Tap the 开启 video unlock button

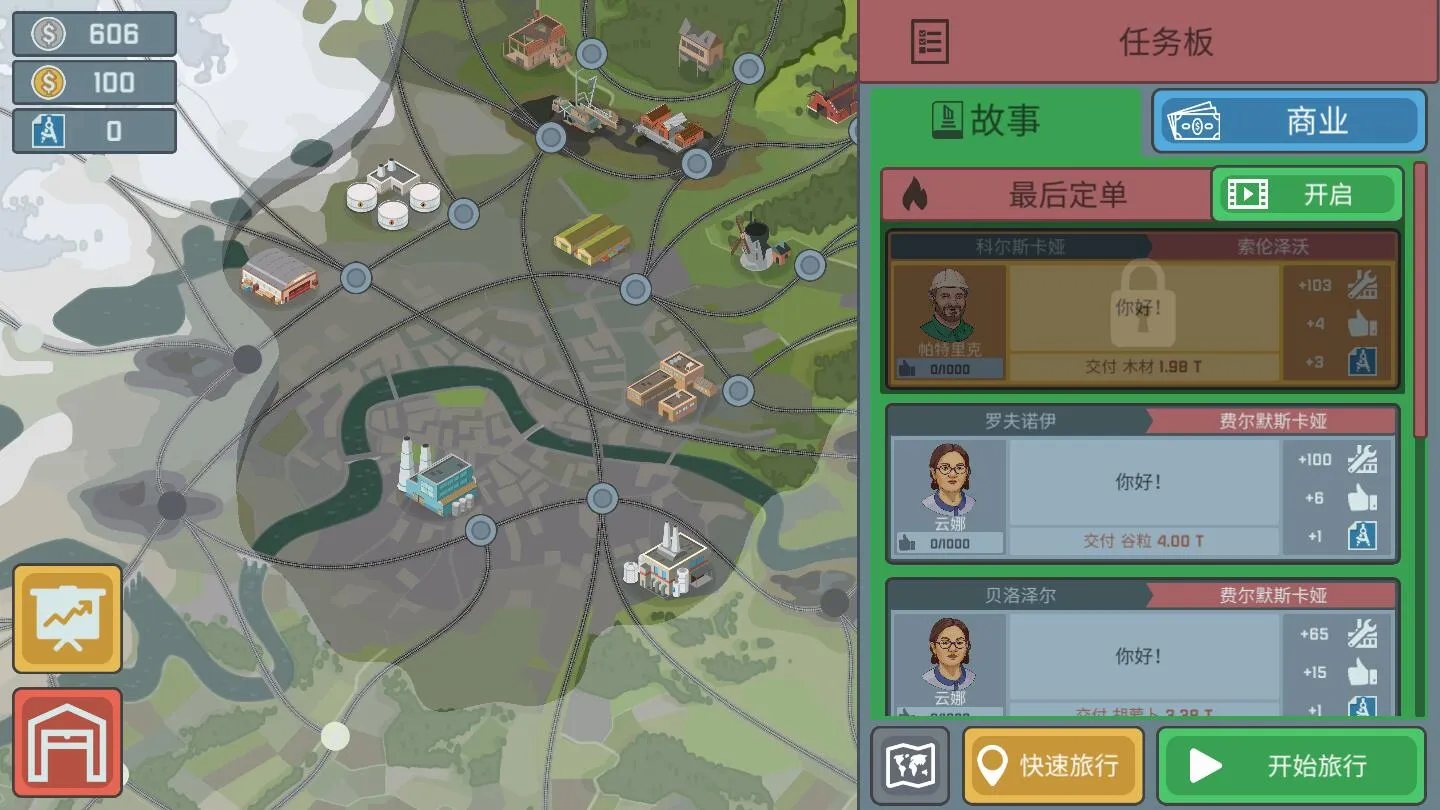pyautogui.click(x=1307, y=194)
